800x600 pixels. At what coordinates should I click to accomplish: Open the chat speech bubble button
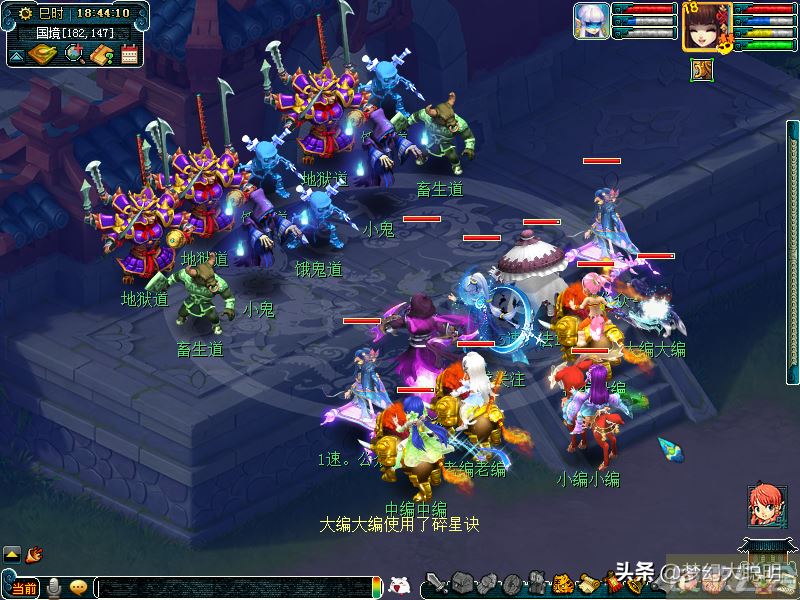coord(78,587)
